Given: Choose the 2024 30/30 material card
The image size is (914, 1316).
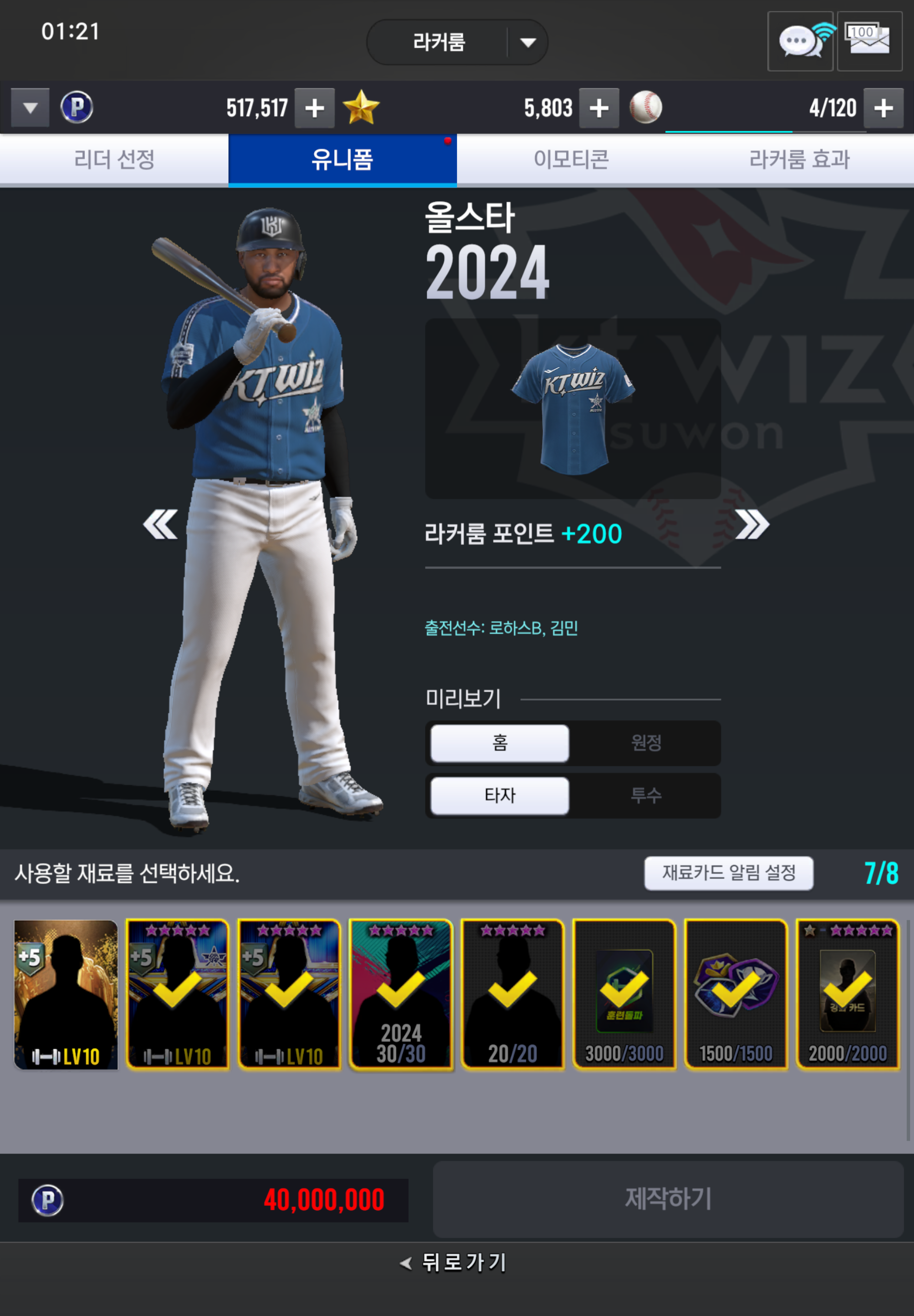Looking at the screenshot, I should pyautogui.click(x=401, y=994).
